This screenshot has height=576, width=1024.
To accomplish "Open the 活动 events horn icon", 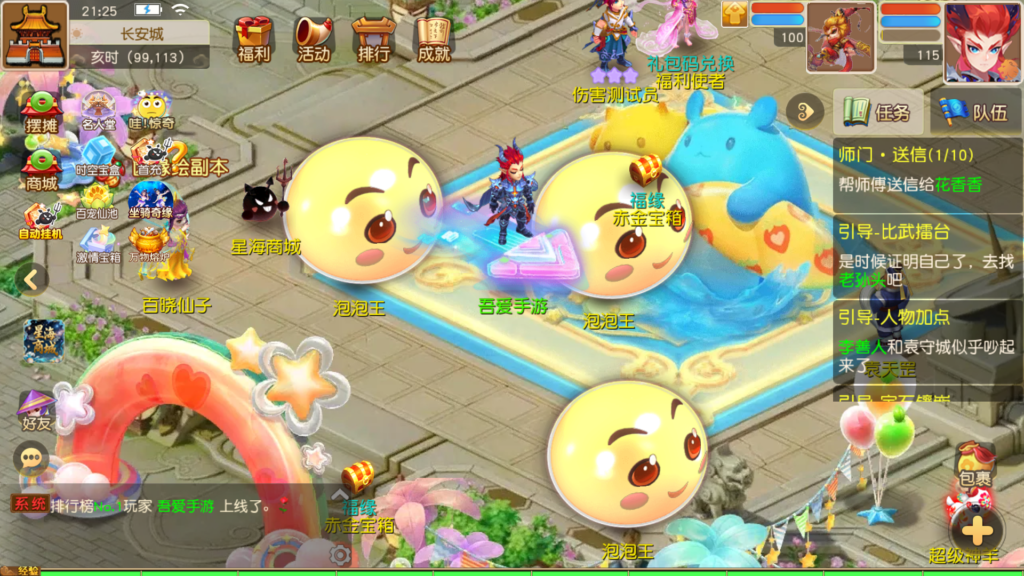I will [x=313, y=38].
